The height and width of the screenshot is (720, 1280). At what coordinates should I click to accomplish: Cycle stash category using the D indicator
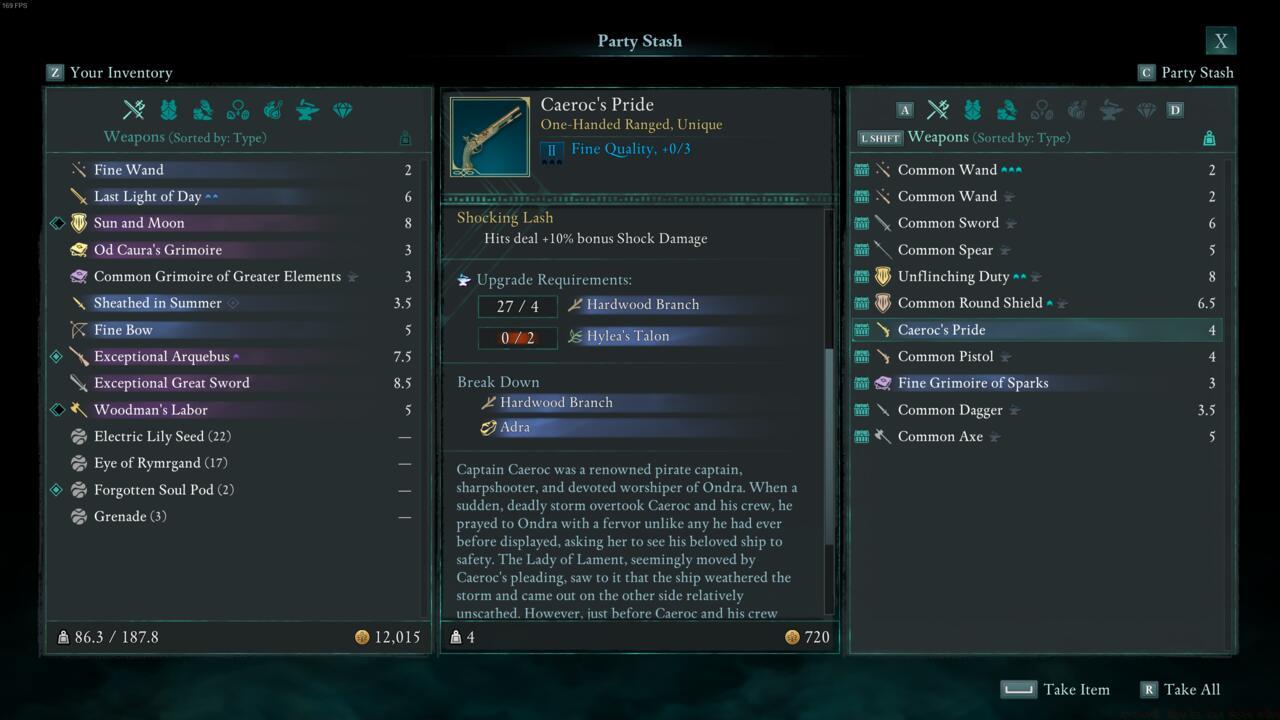[x=1176, y=110]
